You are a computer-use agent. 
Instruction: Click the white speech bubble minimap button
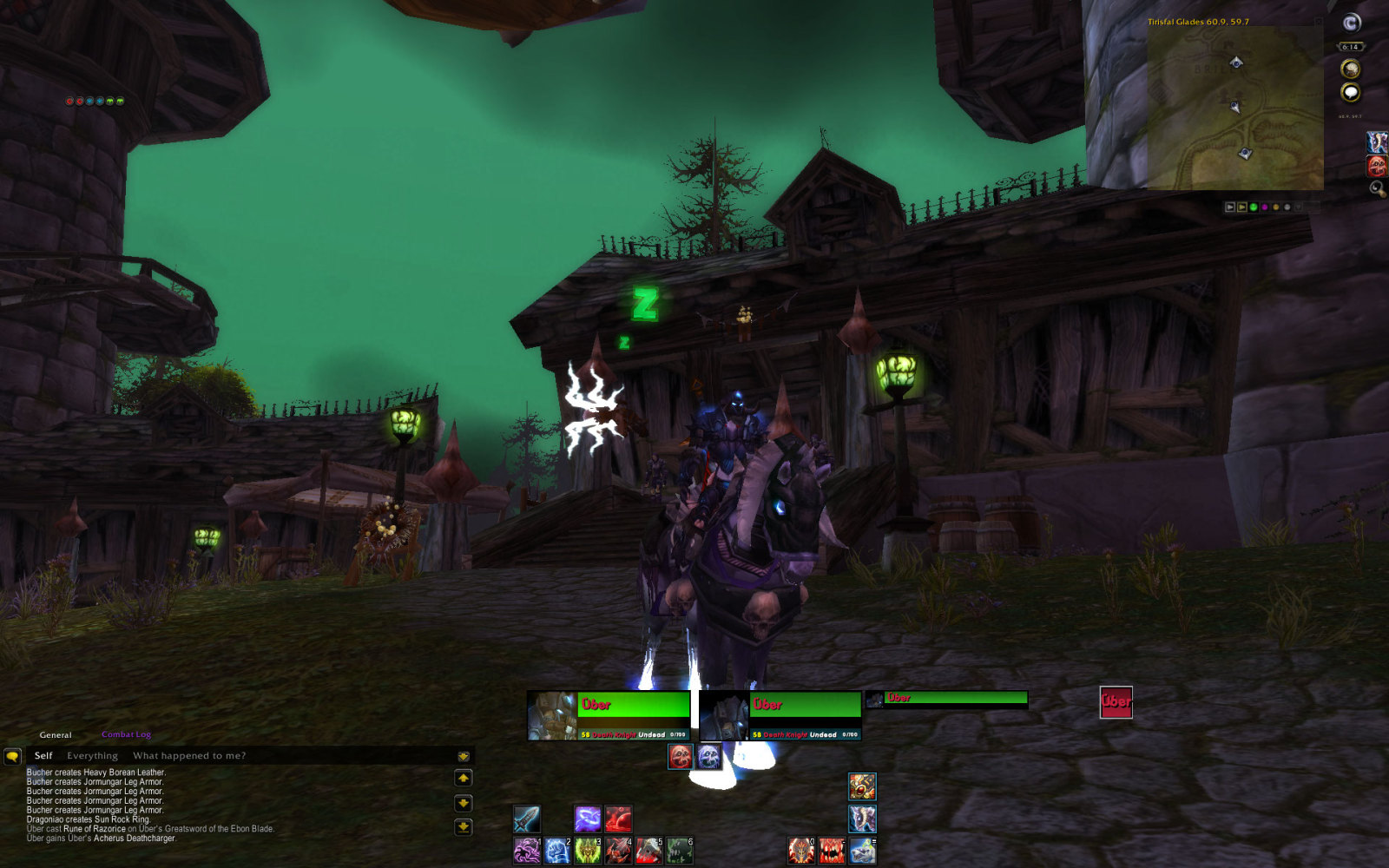point(1350,92)
